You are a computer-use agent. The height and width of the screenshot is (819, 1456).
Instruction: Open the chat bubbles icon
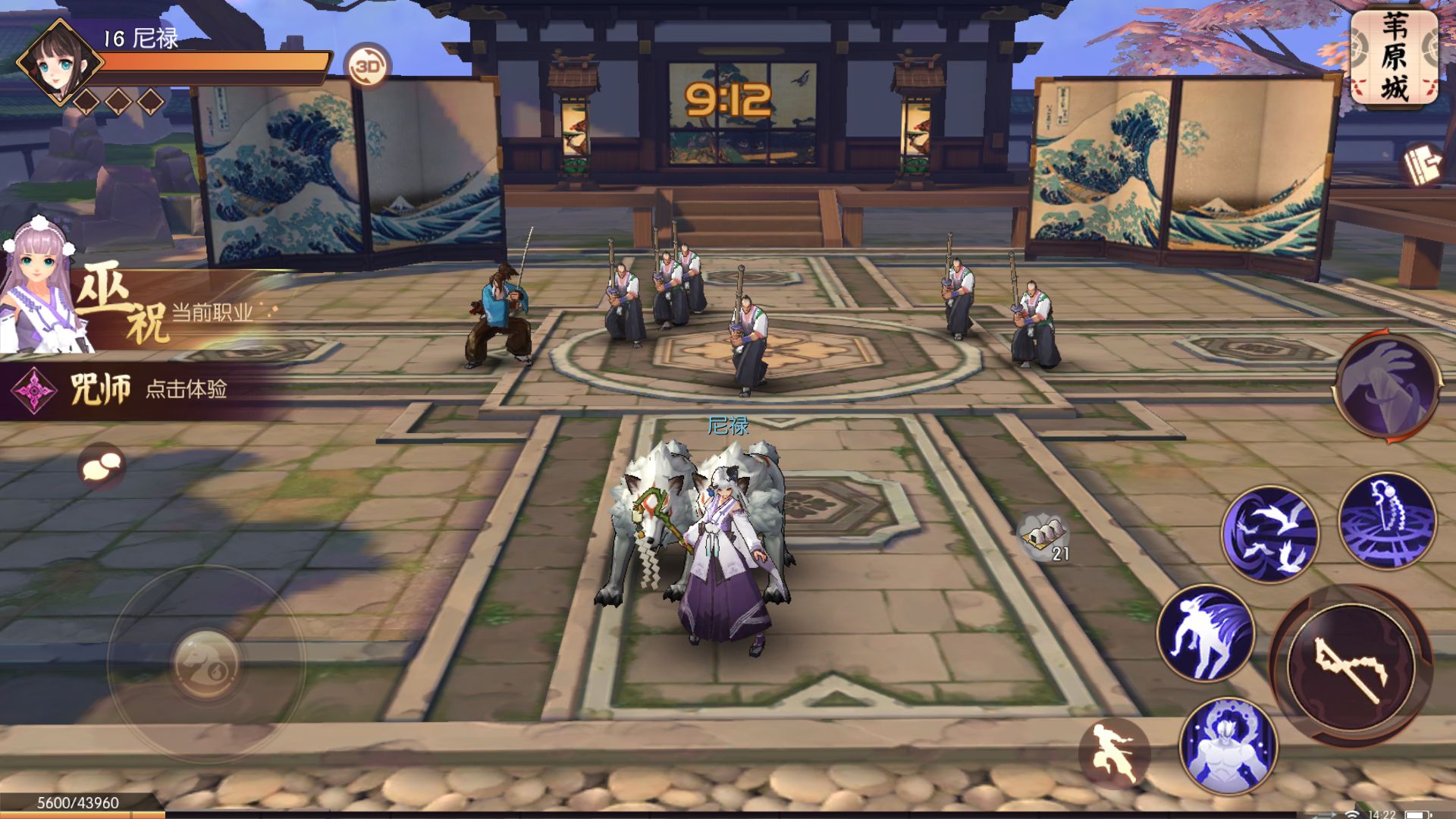102,466
